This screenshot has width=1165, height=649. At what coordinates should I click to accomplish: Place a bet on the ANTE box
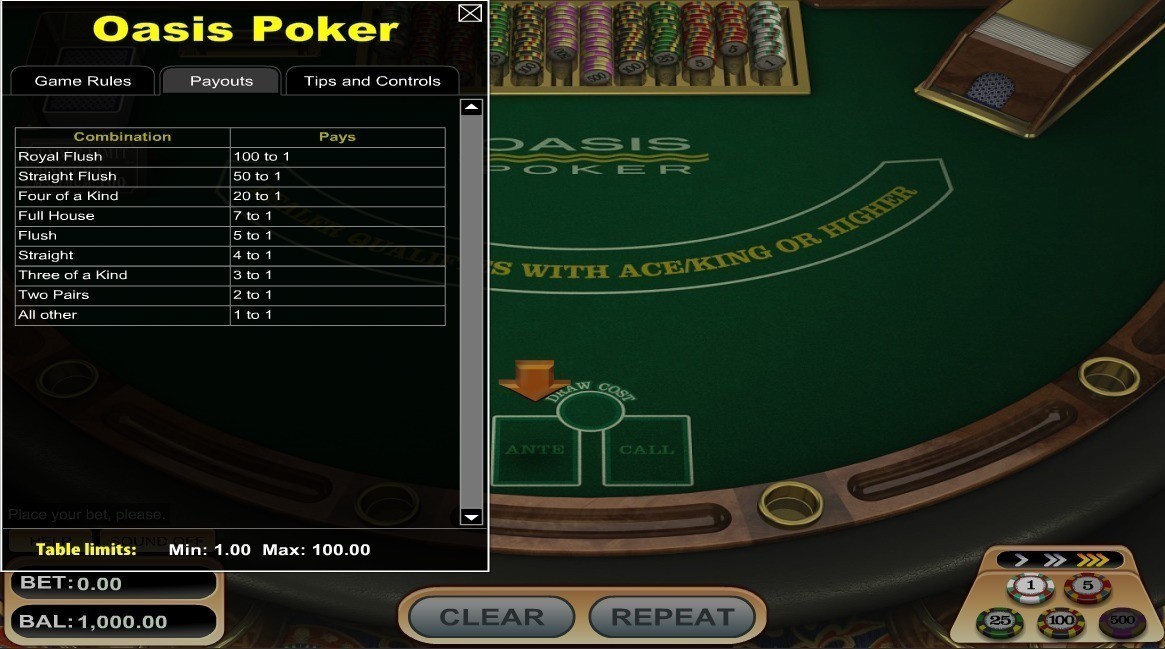pyautogui.click(x=536, y=452)
